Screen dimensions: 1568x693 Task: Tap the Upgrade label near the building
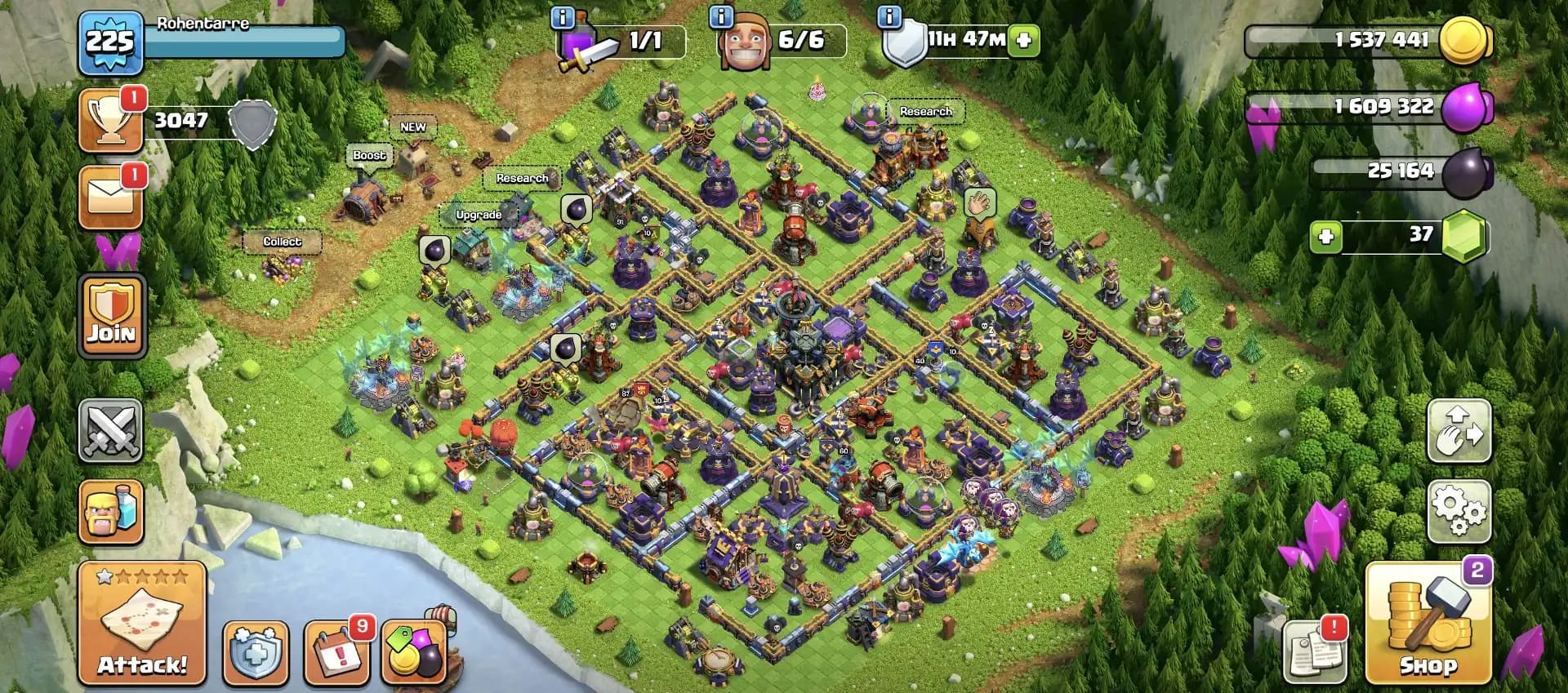479,215
